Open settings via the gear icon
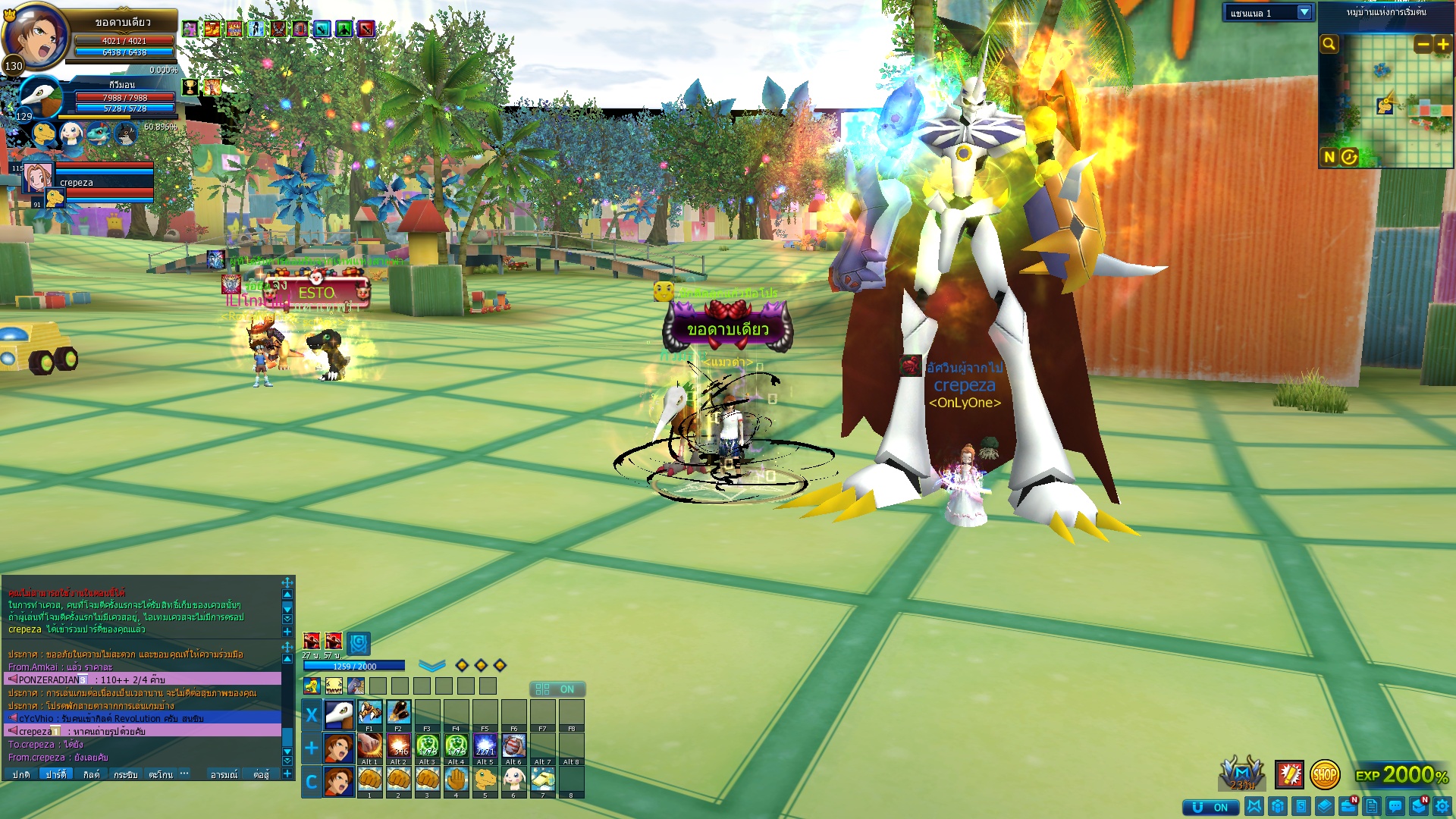This screenshot has width=1456, height=819. pyautogui.click(x=1442, y=807)
